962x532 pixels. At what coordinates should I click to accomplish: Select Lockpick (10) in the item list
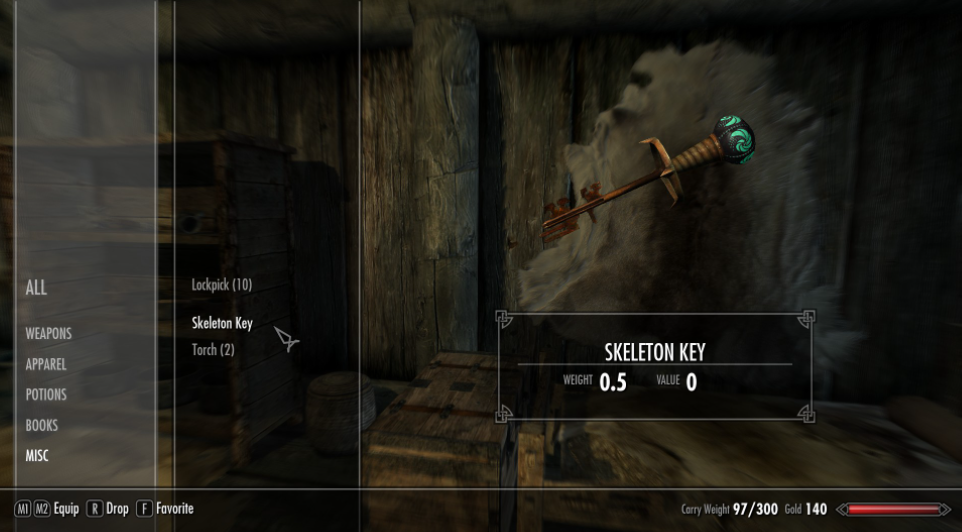(221, 285)
